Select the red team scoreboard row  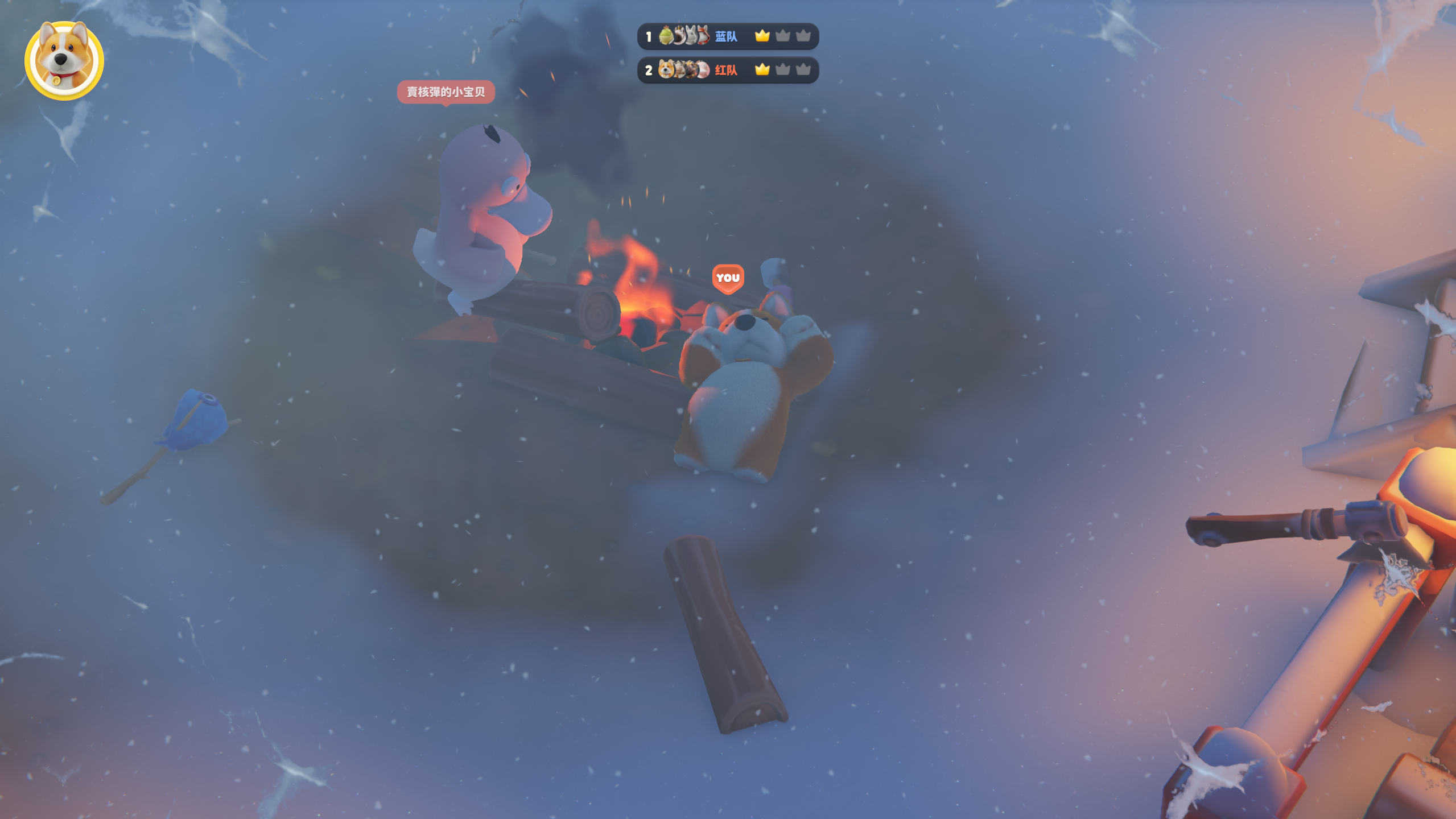(x=727, y=70)
